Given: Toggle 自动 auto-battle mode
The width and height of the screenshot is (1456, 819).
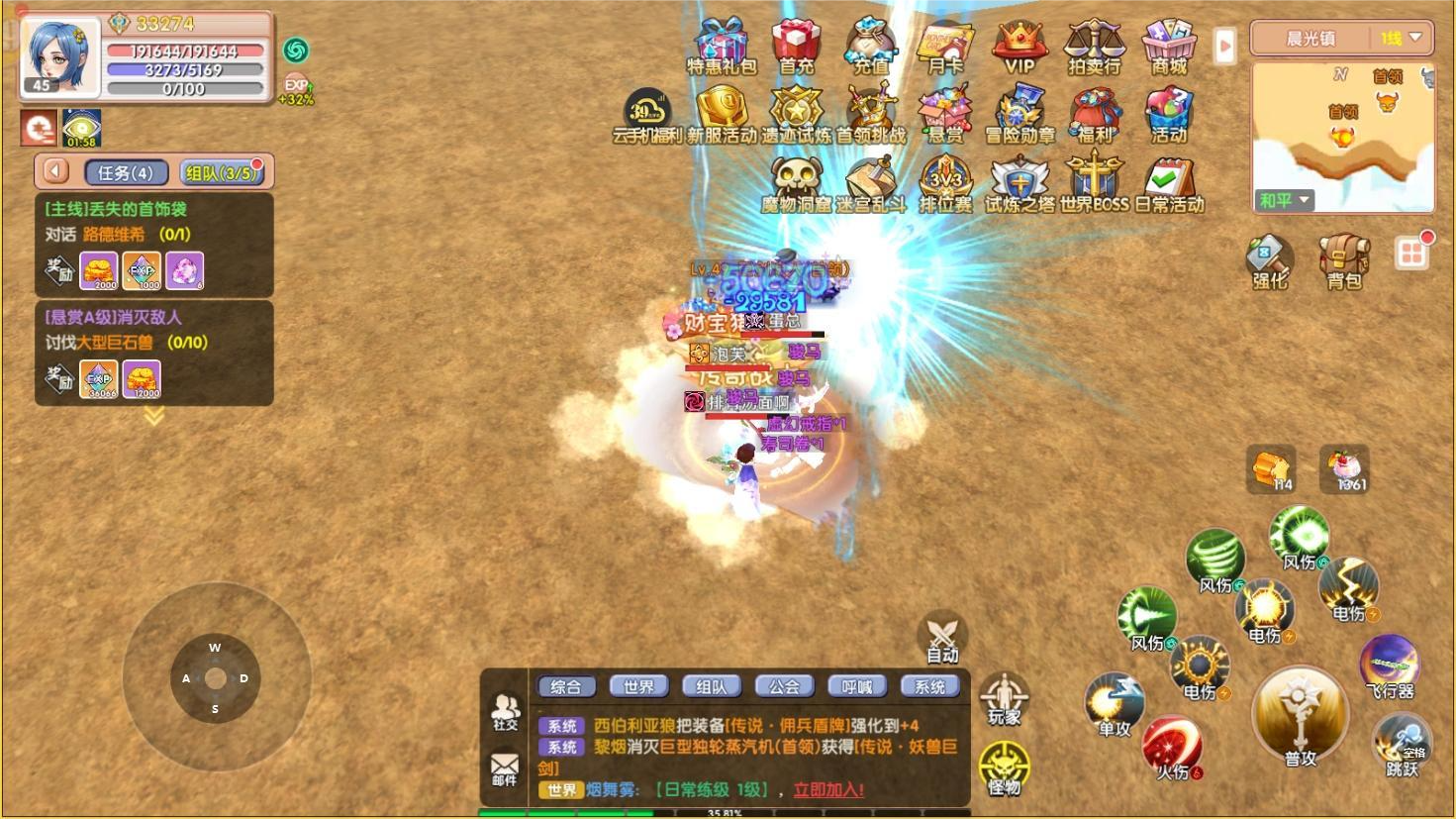Looking at the screenshot, I should point(942,636).
